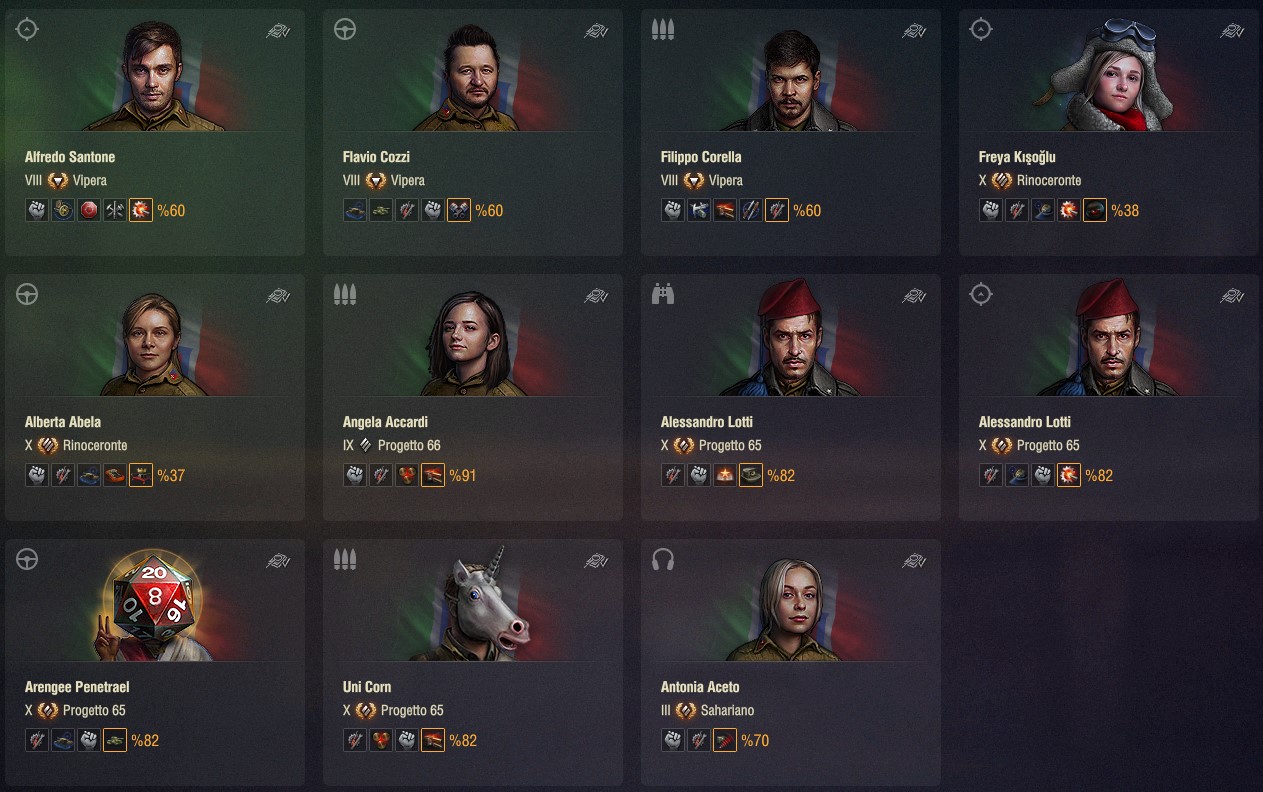Pick crew member Alberta Abela
1263x792 pixels.
coord(155,398)
